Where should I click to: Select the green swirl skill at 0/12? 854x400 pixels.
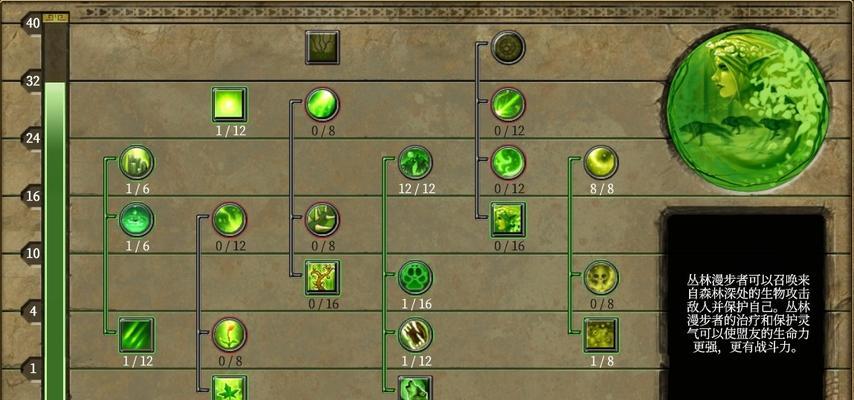(x=508, y=161)
